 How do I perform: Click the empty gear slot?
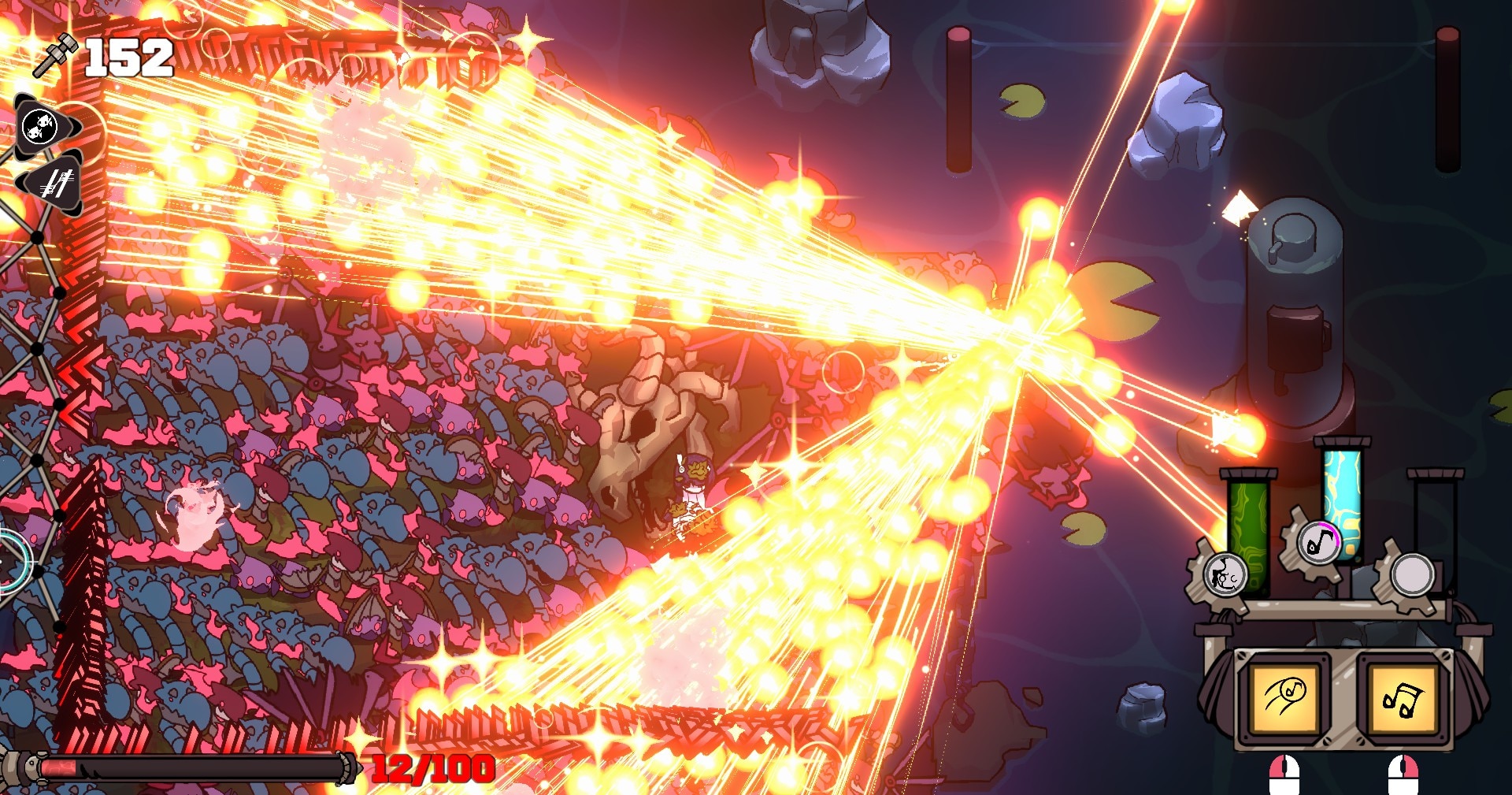coord(1412,574)
